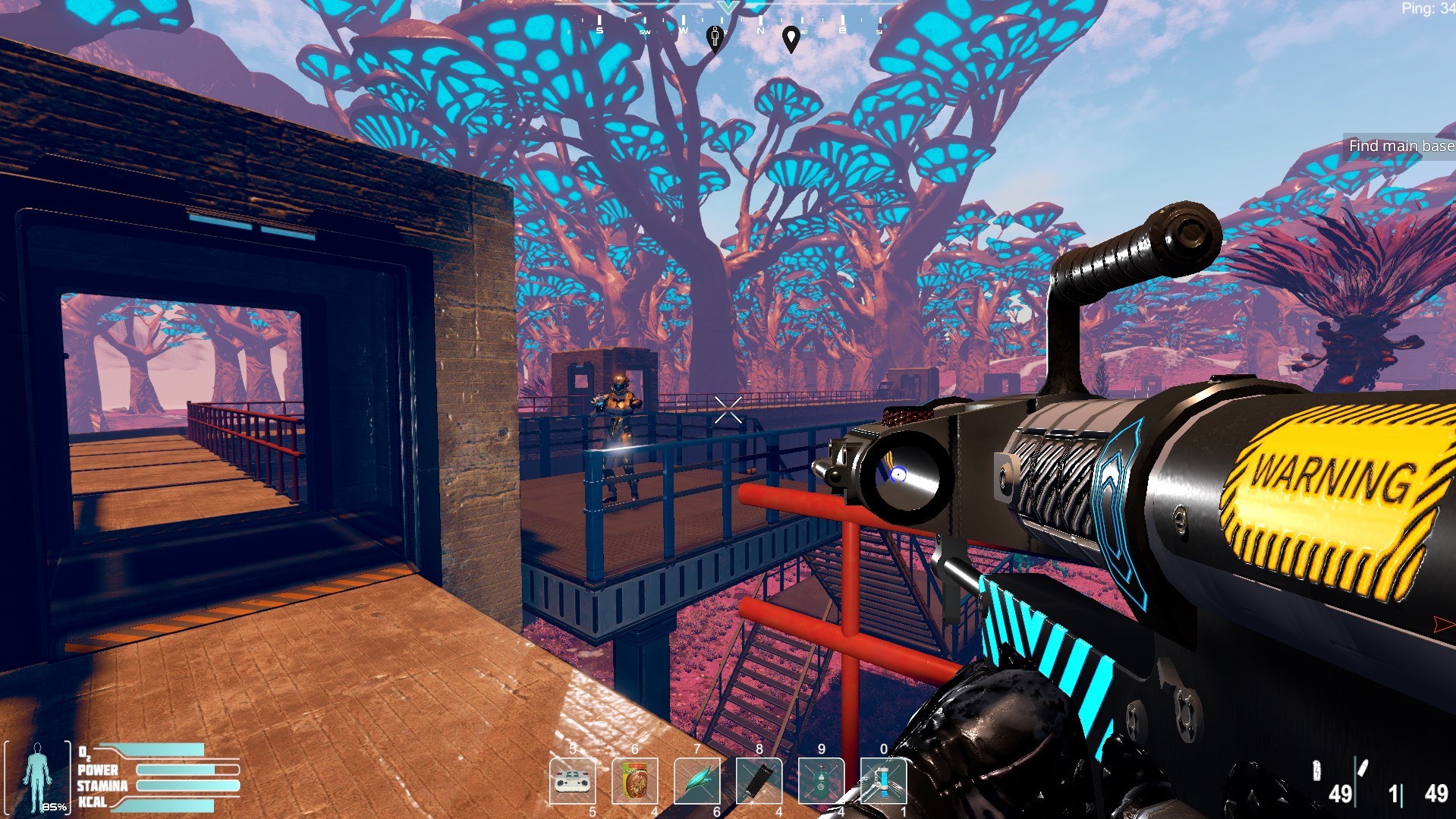Choose the blue vial tool slot
Image resolution: width=1456 pixels, height=819 pixels.
click(x=883, y=781)
